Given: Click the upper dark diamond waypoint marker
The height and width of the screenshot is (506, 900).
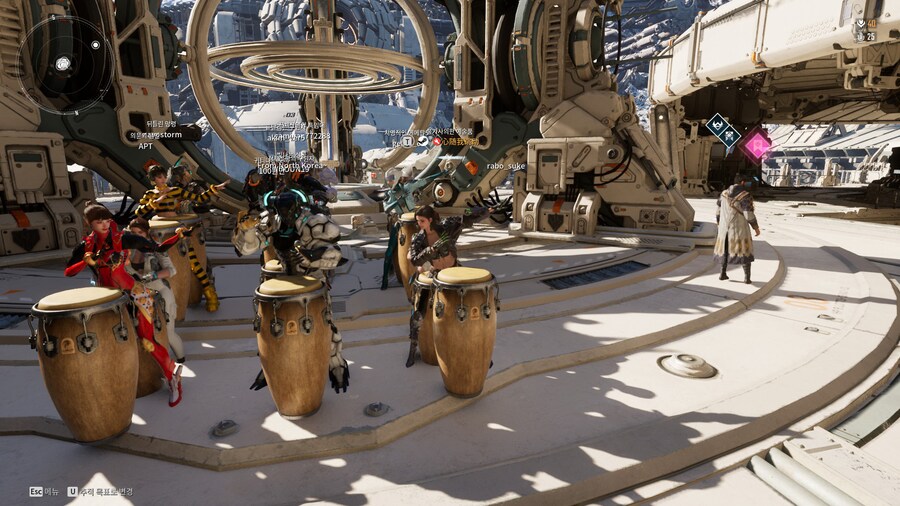Looking at the screenshot, I should coord(716,125).
